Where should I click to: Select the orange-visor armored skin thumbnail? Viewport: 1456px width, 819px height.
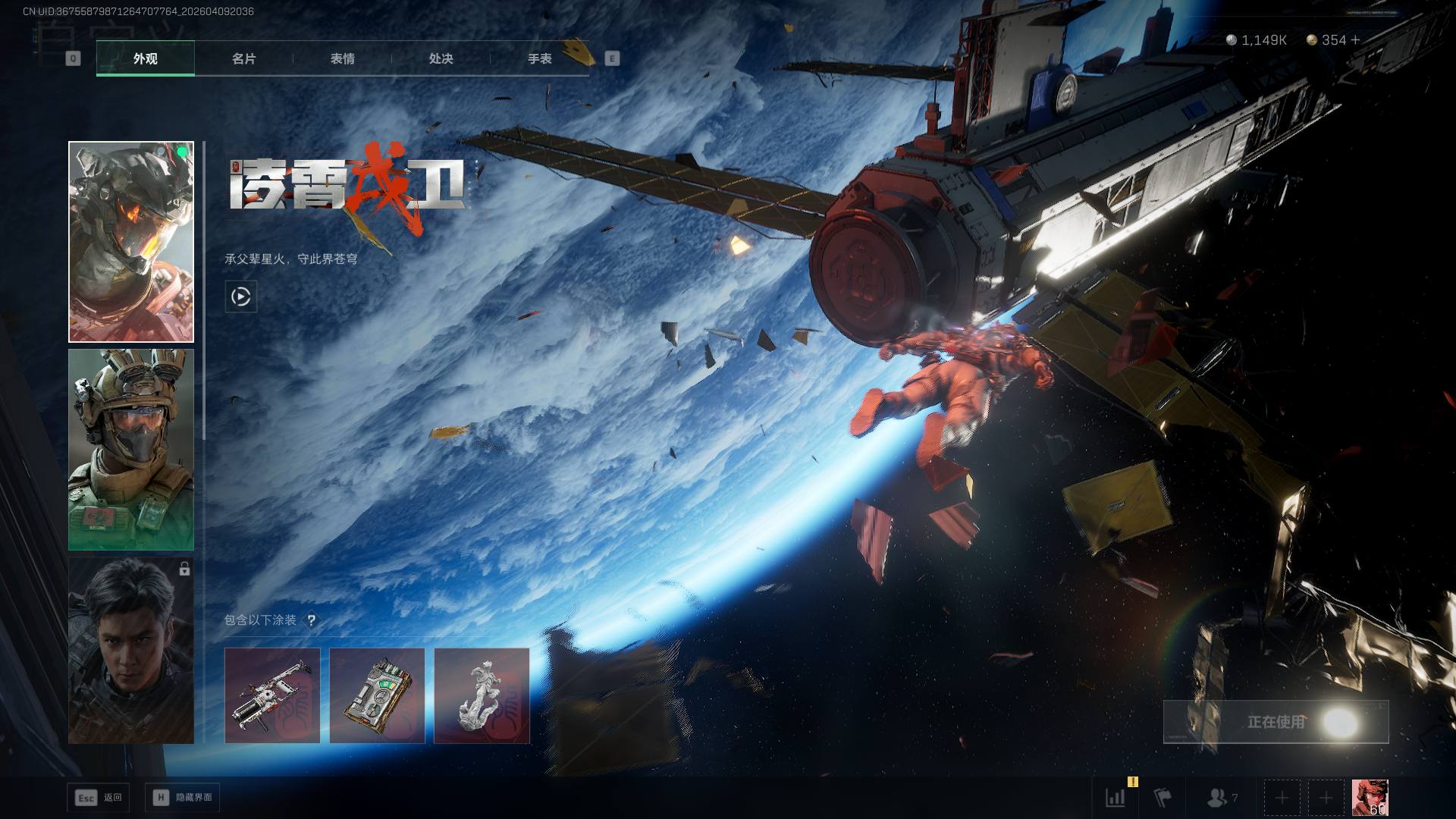[131, 242]
